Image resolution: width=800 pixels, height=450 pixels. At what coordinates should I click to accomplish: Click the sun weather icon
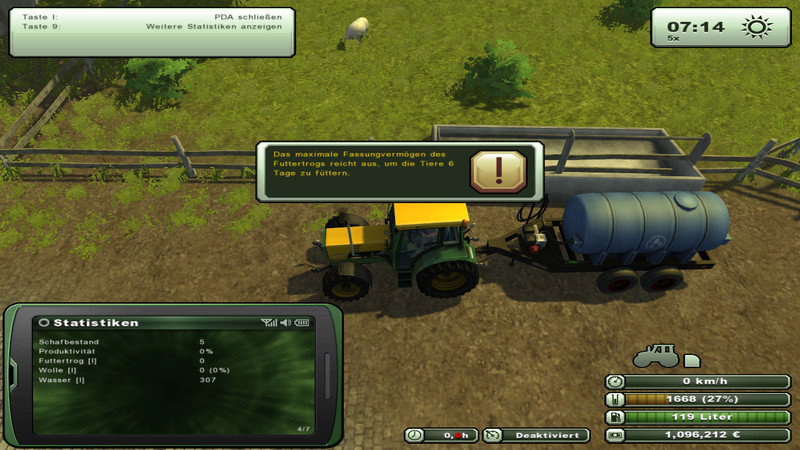coord(756,27)
